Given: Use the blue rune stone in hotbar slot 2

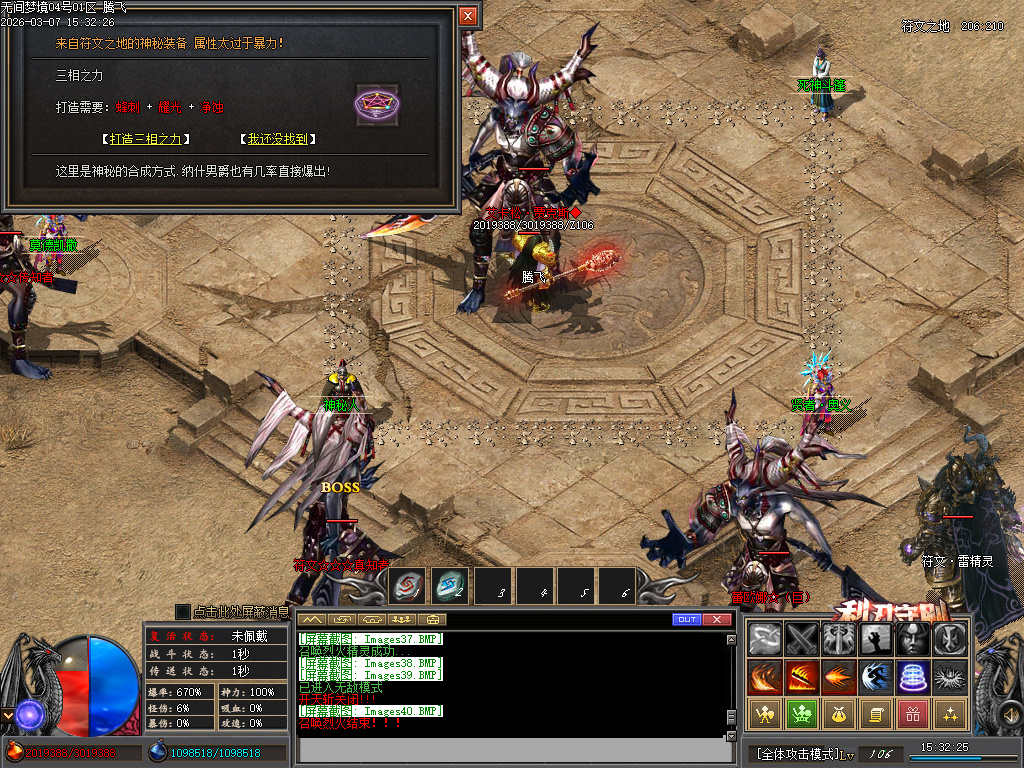Looking at the screenshot, I should click(x=450, y=587).
